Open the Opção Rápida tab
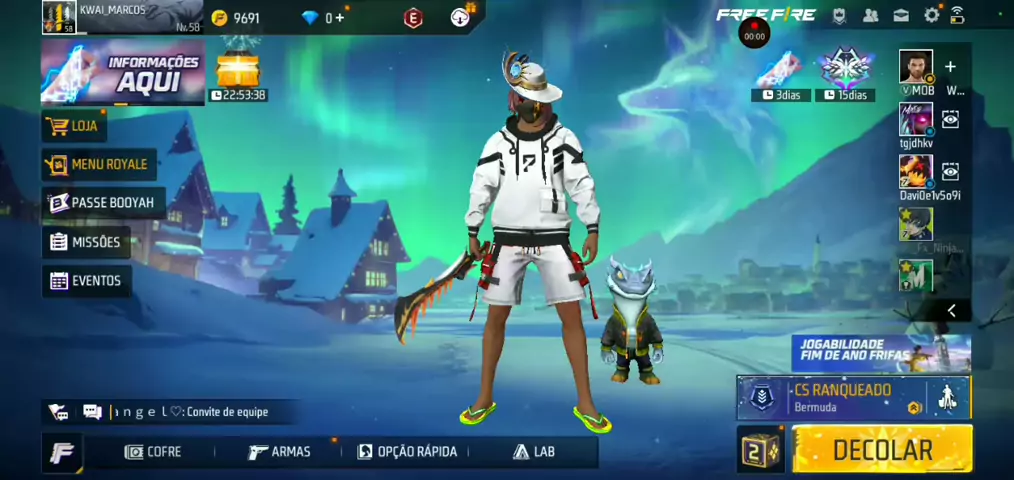The width and height of the screenshot is (1014, 480). pyautogui.click(x=407, y=452)
